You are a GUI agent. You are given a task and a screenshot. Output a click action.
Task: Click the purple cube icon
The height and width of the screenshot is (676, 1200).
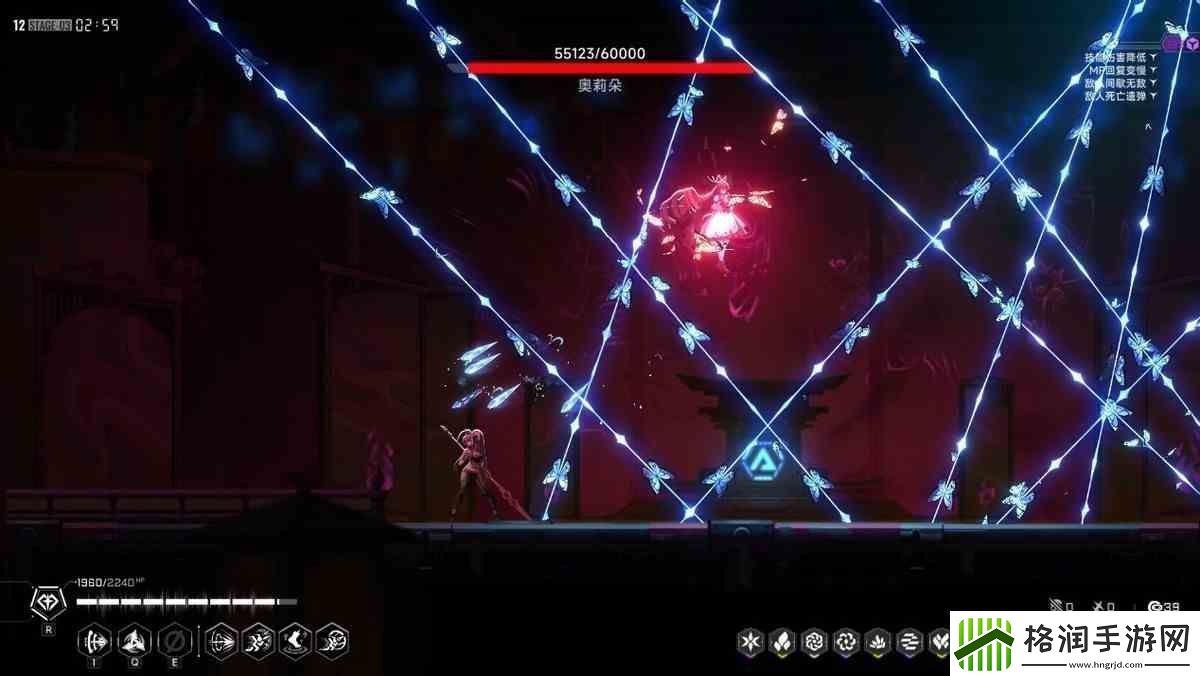1192,44
